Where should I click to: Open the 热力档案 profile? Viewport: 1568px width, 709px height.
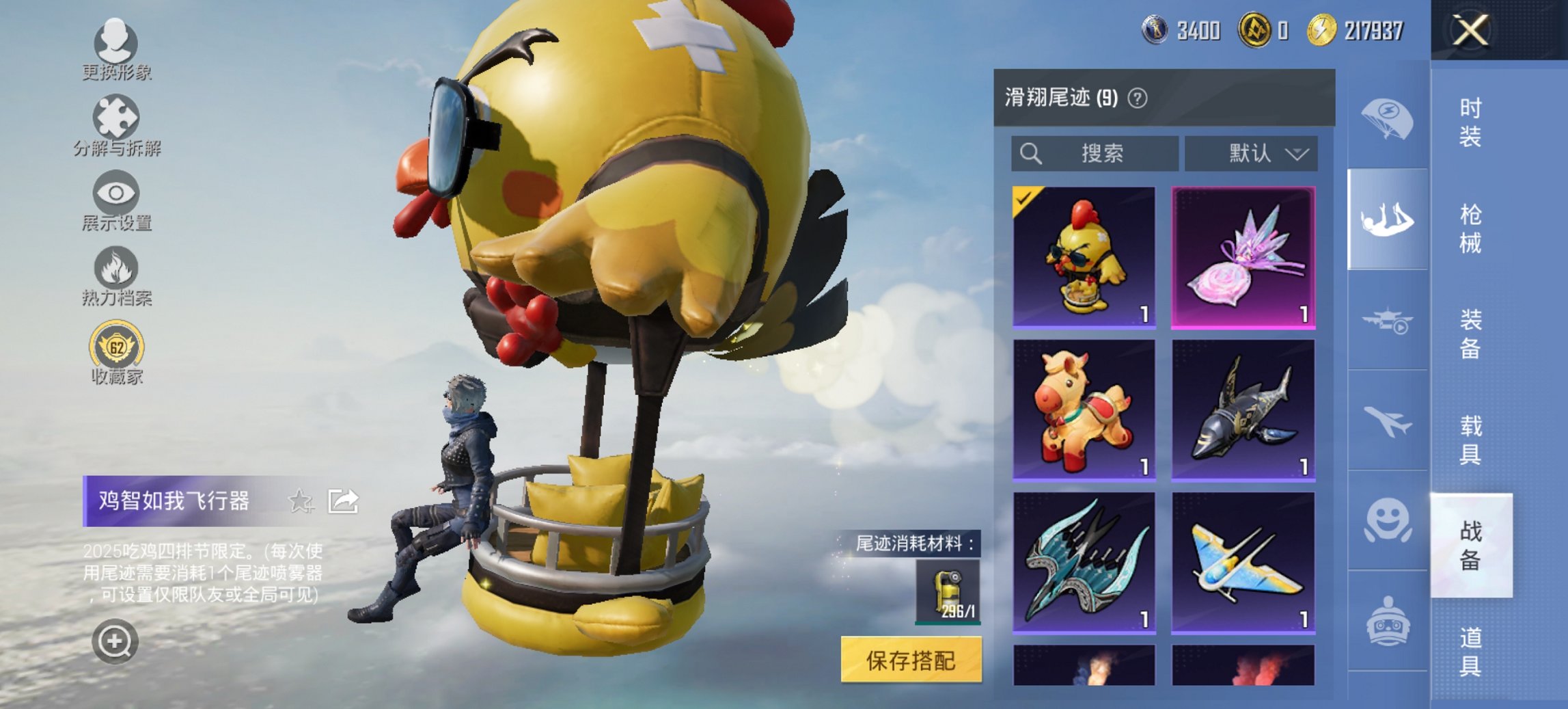tap(117, 273)
